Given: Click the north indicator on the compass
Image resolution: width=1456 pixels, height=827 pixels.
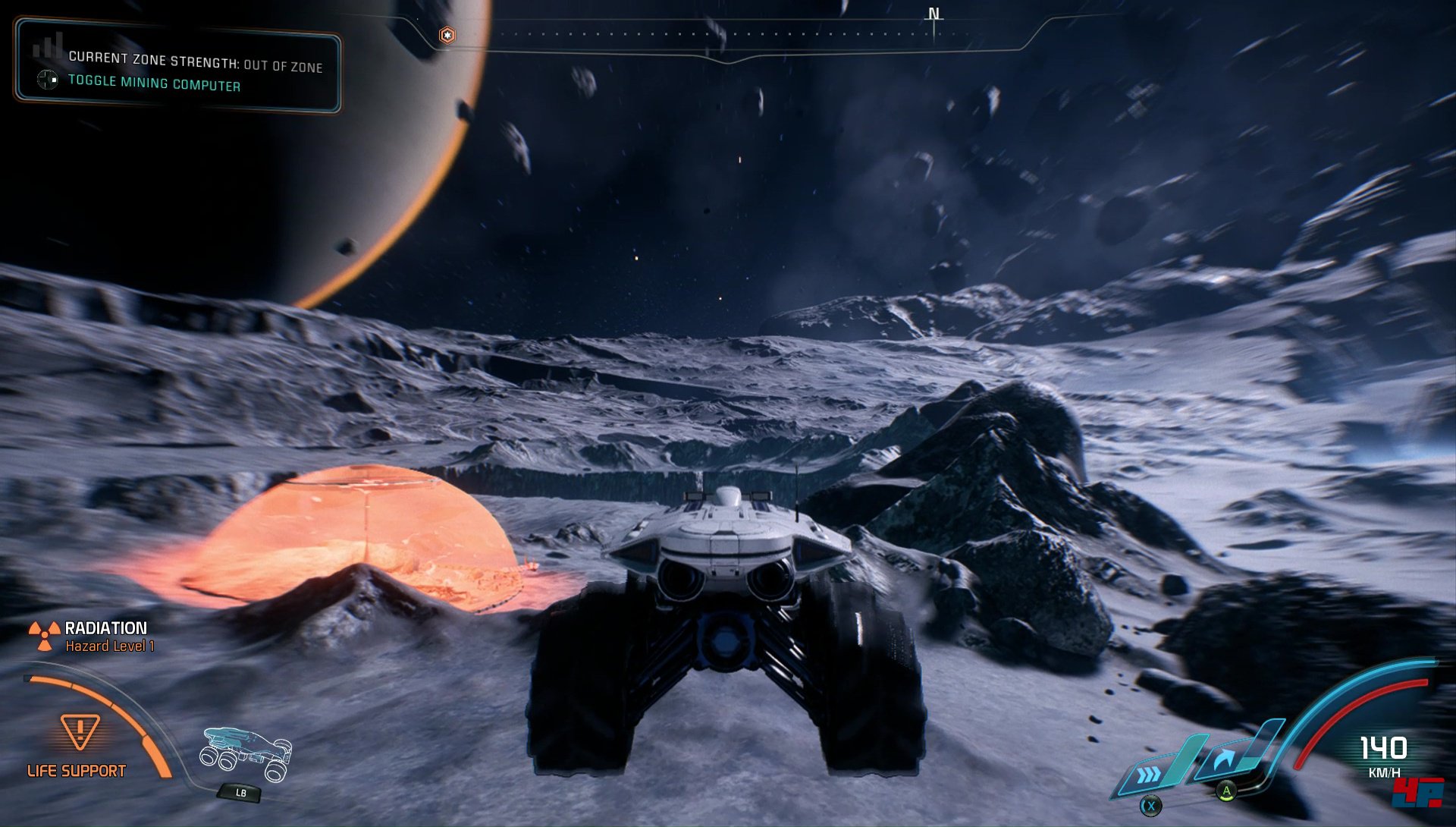Looking at the screenshot, I should 934,14.
